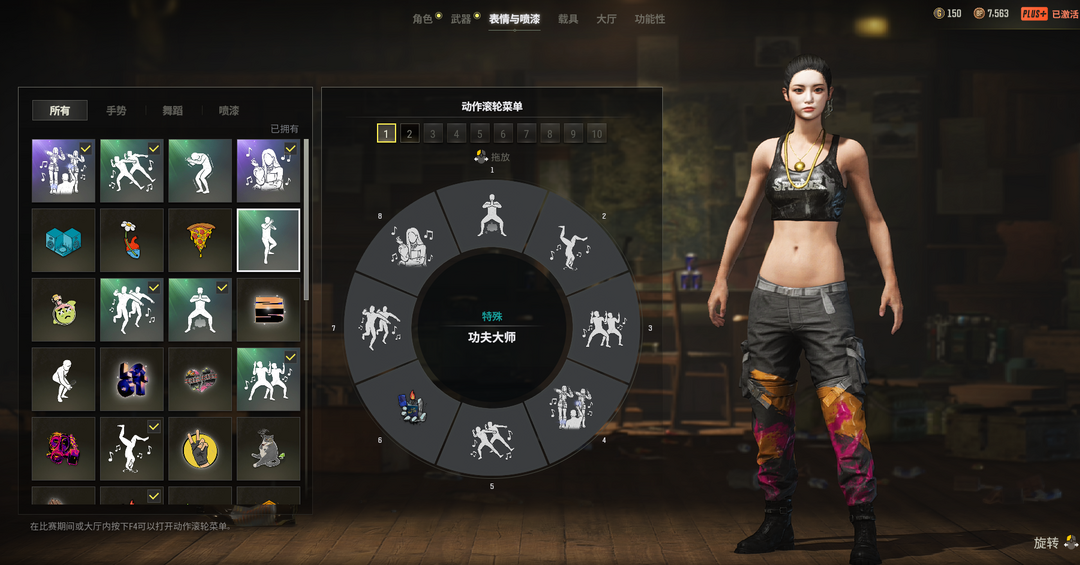Screen dimensions: 1080x565
Task: Click the kung fu pose wheel slot 1
Action: tap(492, 218)
